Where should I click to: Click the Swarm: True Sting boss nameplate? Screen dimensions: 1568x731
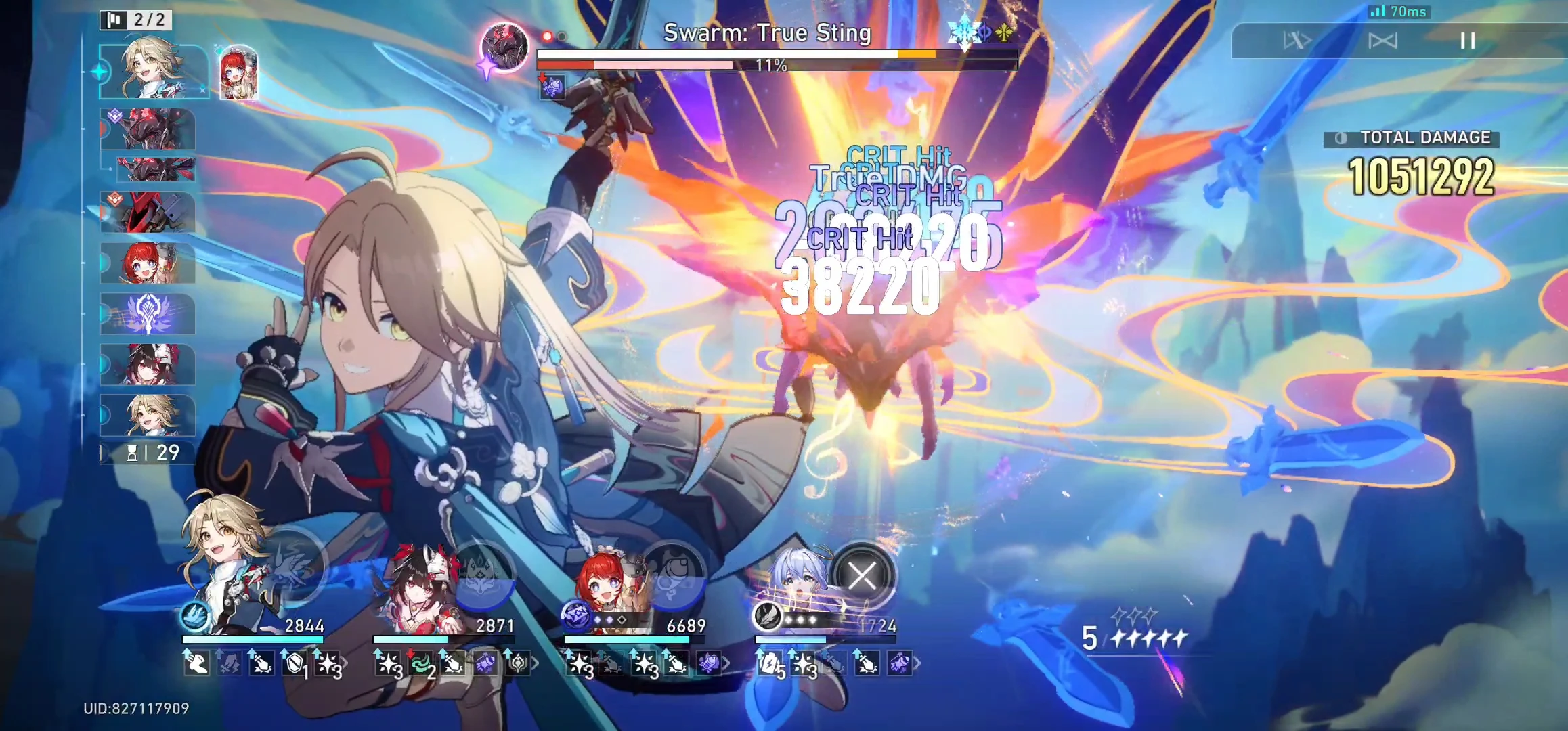coord(767,32)
